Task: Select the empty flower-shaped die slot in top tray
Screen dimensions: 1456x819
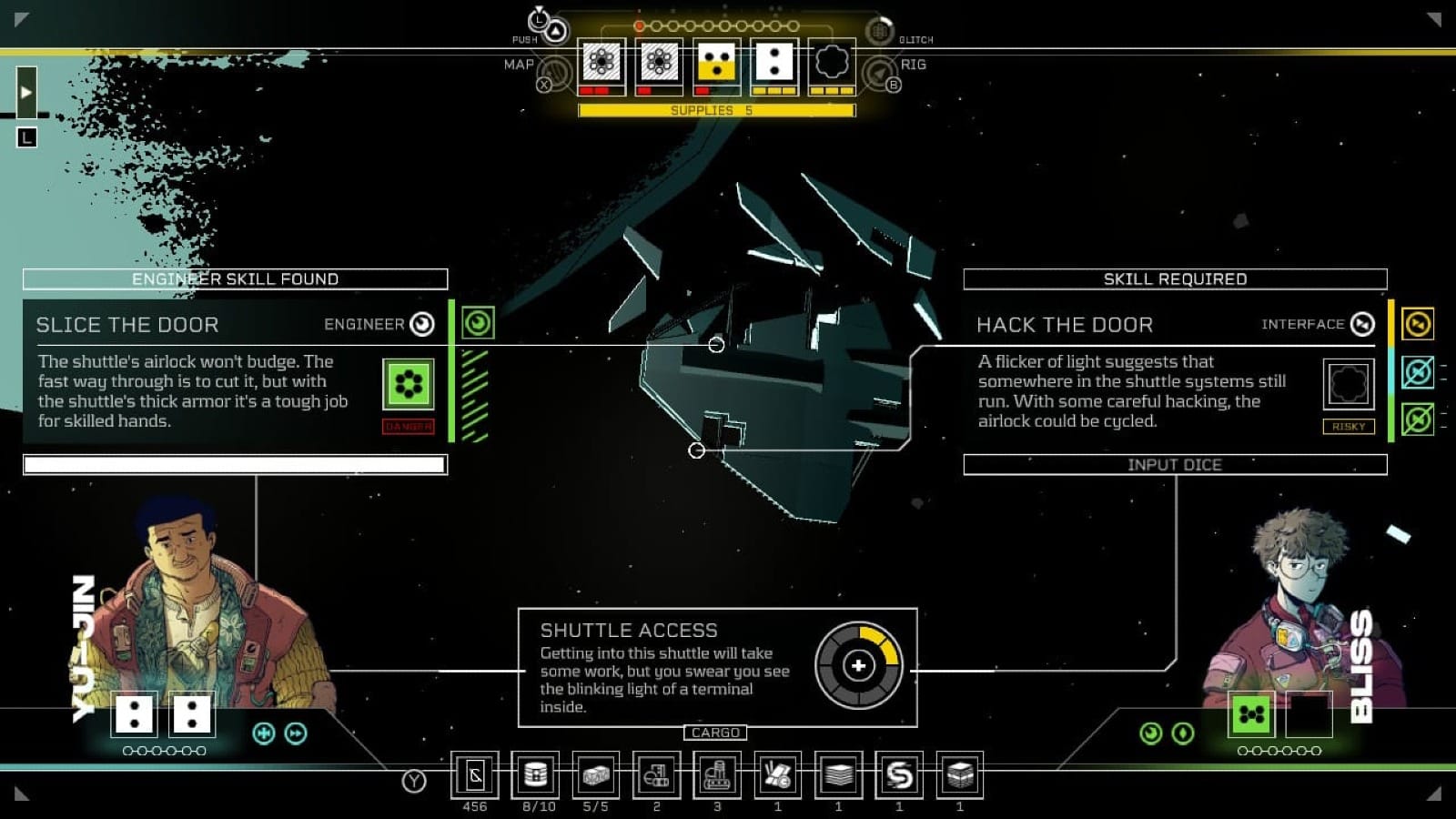Action: pos(832,63)
